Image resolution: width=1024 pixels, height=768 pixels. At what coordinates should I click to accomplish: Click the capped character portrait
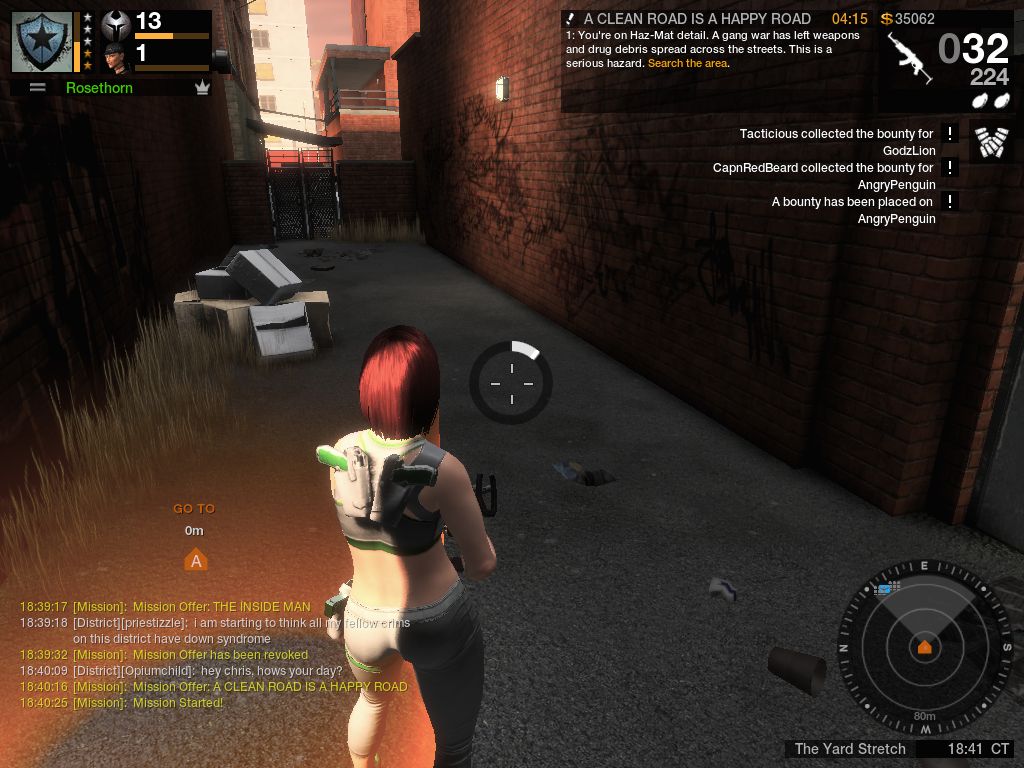pyautogui.click(x=117, y=57)
